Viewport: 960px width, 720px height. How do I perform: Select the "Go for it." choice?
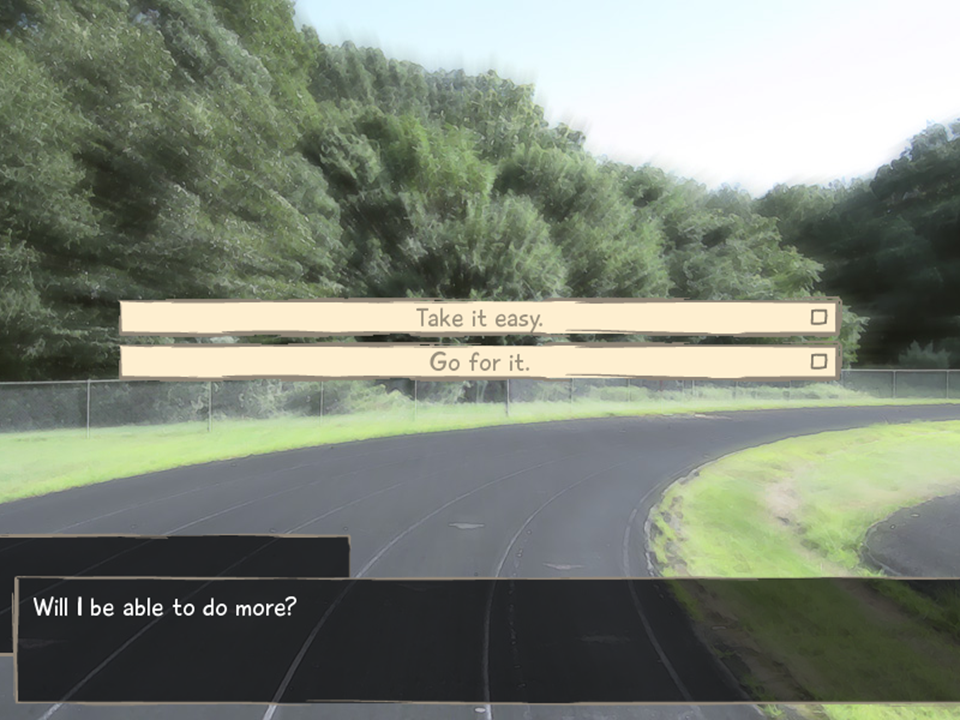(x=479, y=362)
